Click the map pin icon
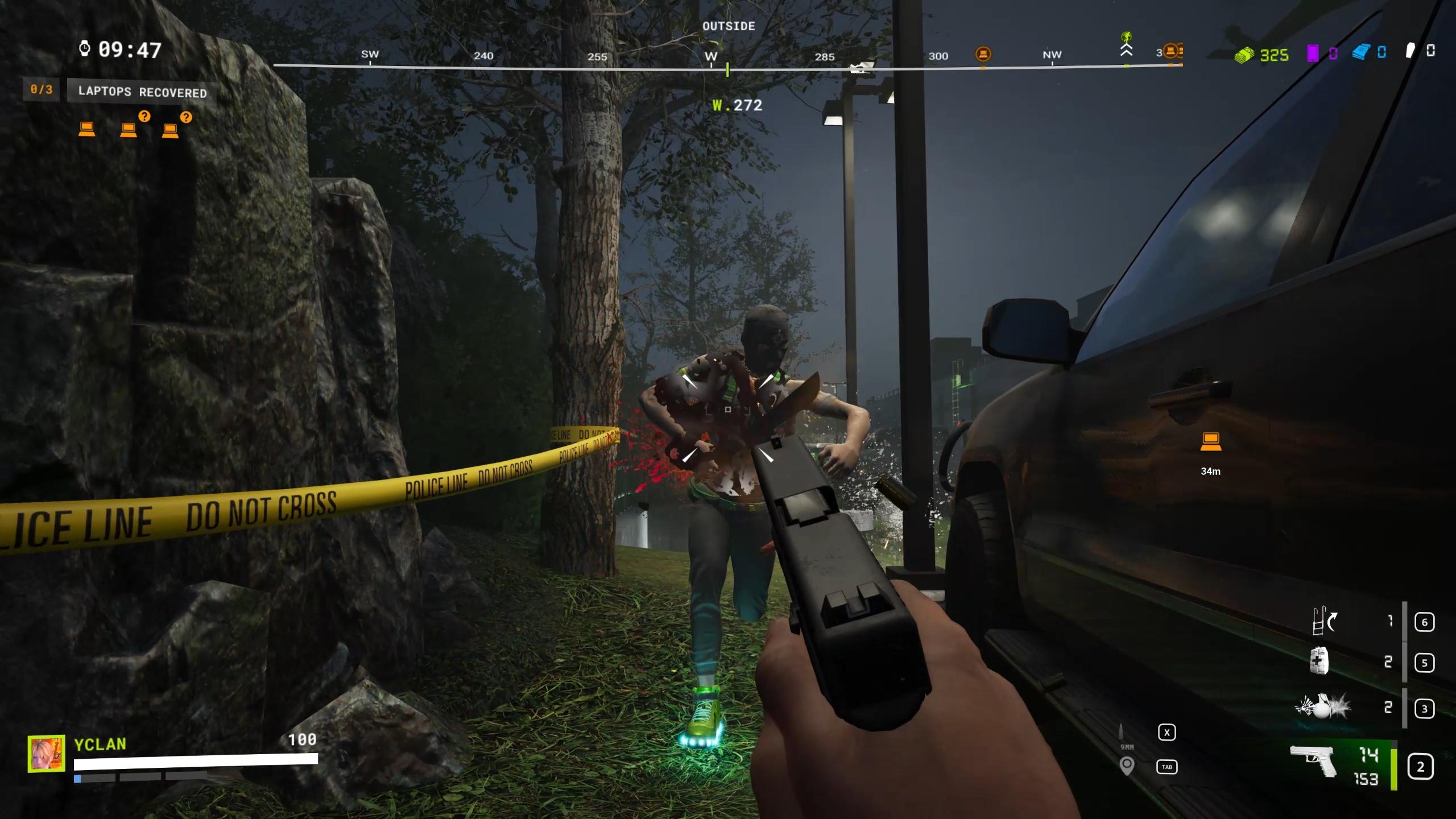The width and height of the screenshot is (1456, 819). (x=1127, y=766)
